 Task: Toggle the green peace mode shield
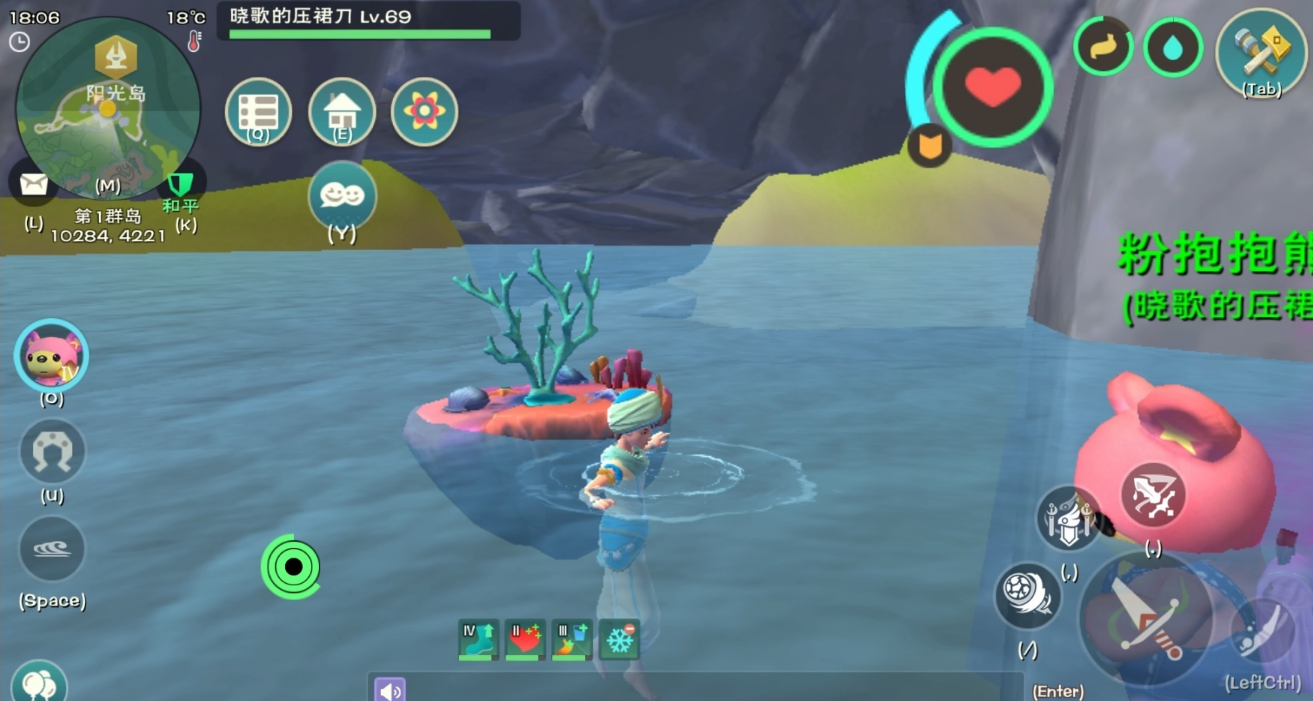pyautogui.click(x=181, y=184)
